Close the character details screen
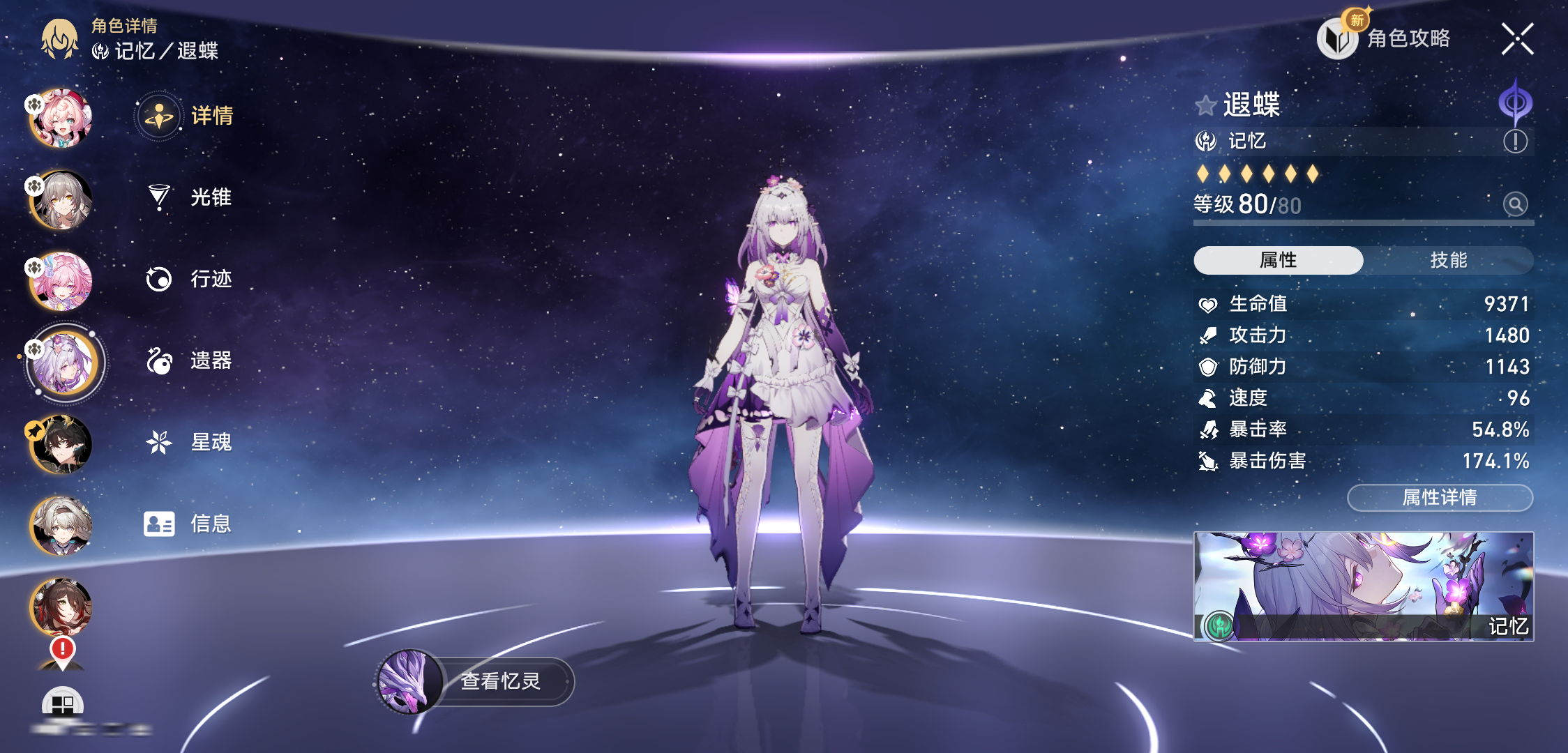 [x=1517, y=39]
